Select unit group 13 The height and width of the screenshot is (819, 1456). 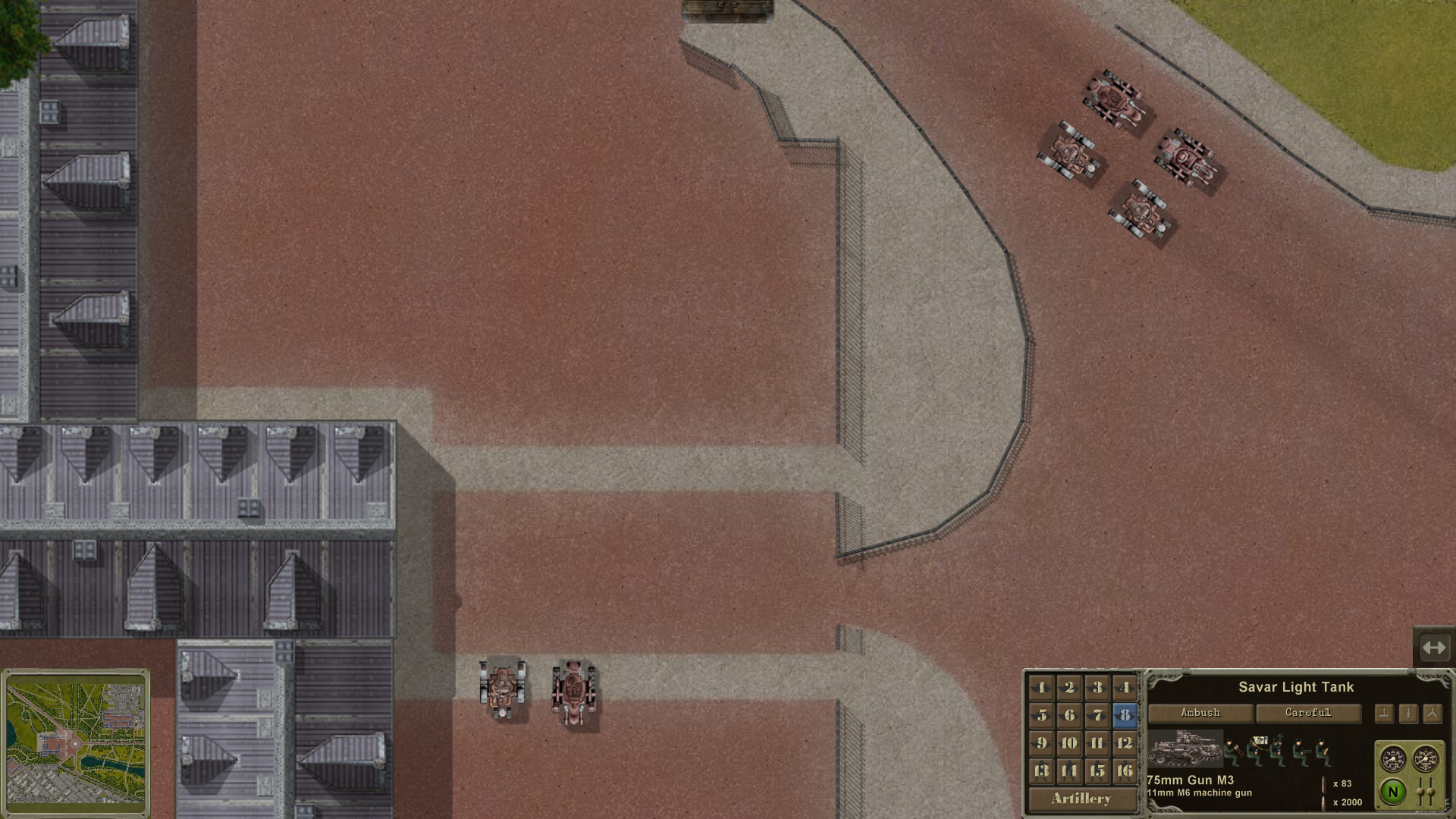1041,771
